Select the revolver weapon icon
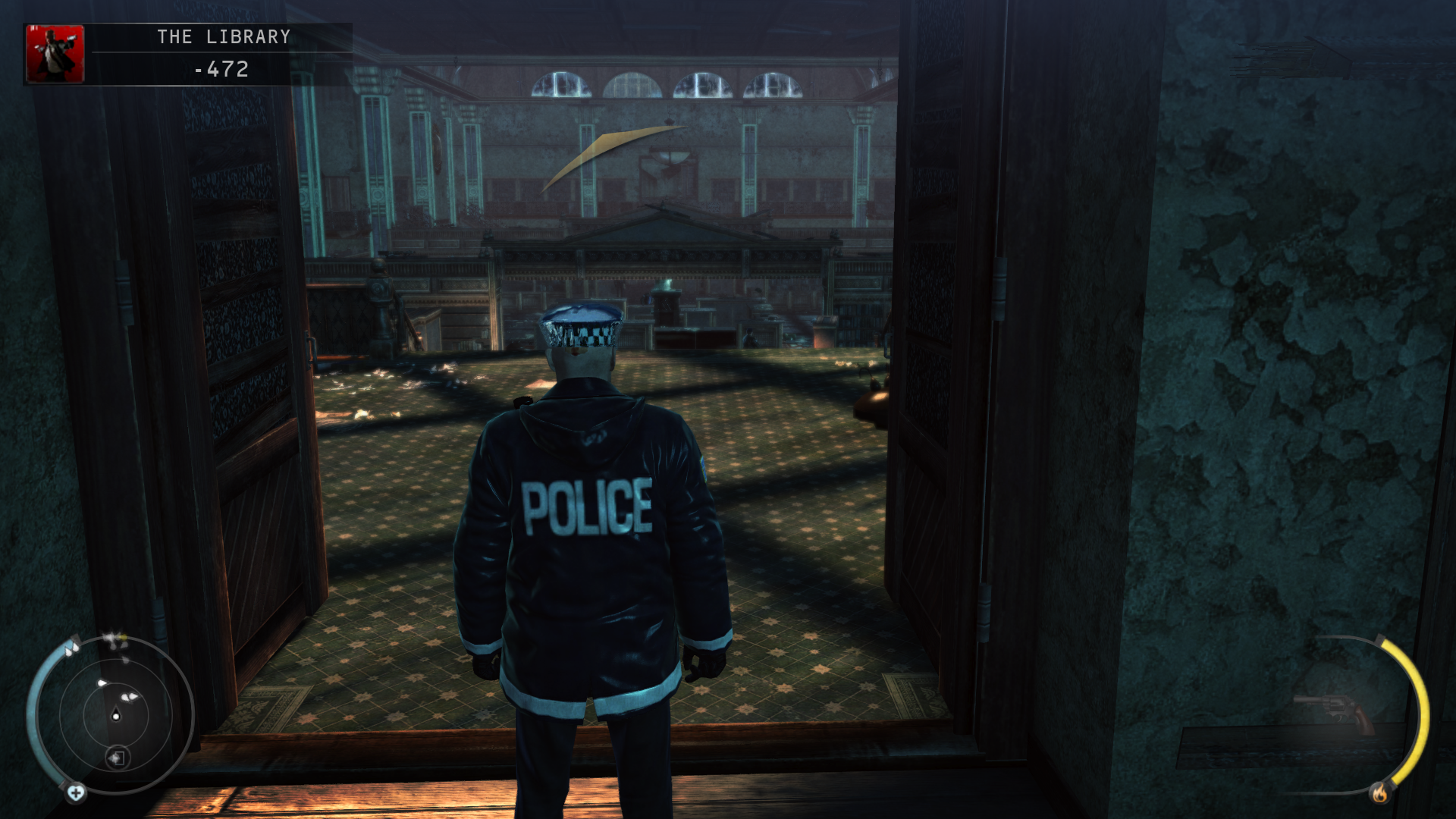The height and width of the screenshot is (819, 1456). coord(1335,713)
